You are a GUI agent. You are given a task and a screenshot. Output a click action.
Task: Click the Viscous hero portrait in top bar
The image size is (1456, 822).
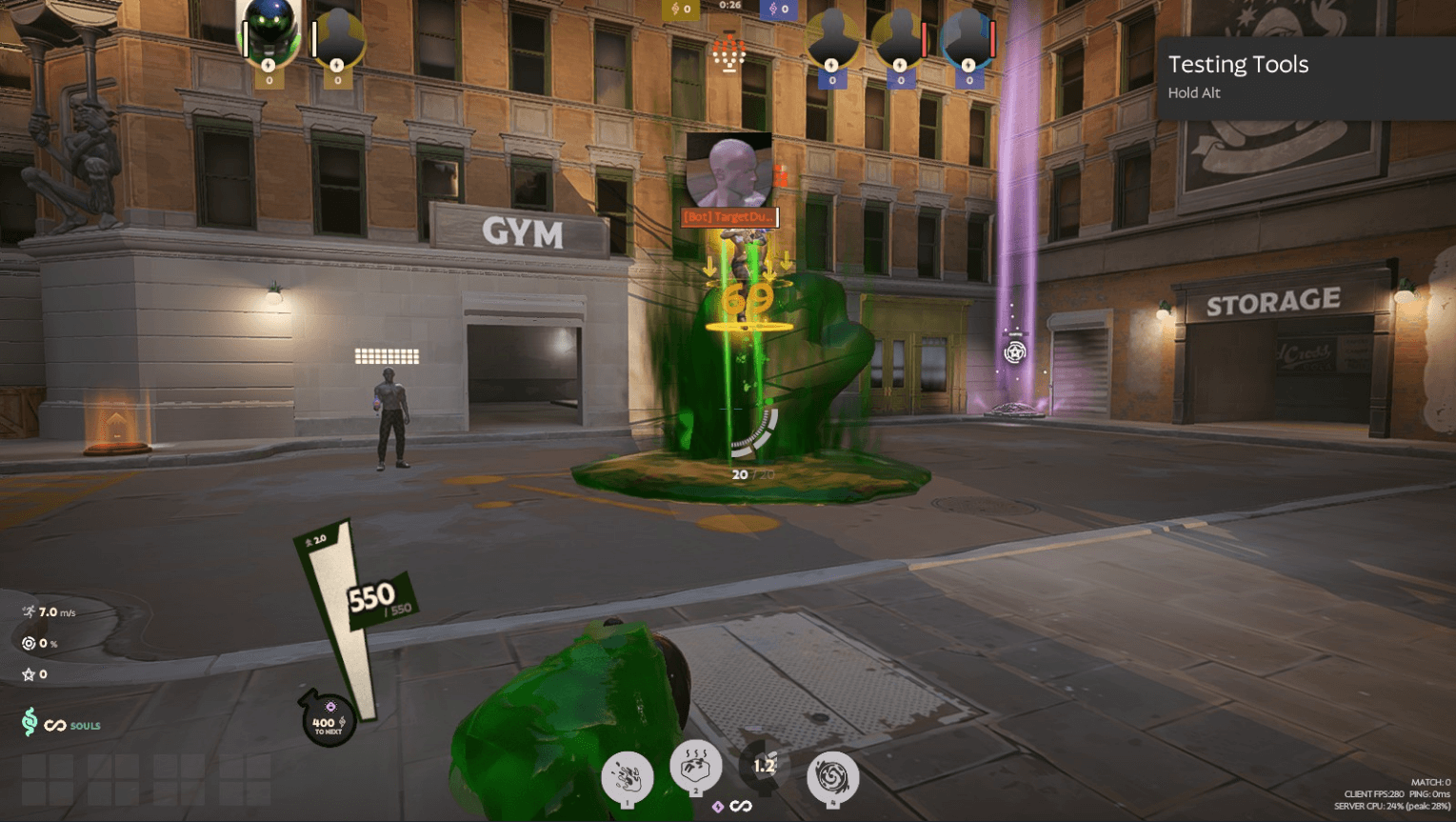coord(269,33)
